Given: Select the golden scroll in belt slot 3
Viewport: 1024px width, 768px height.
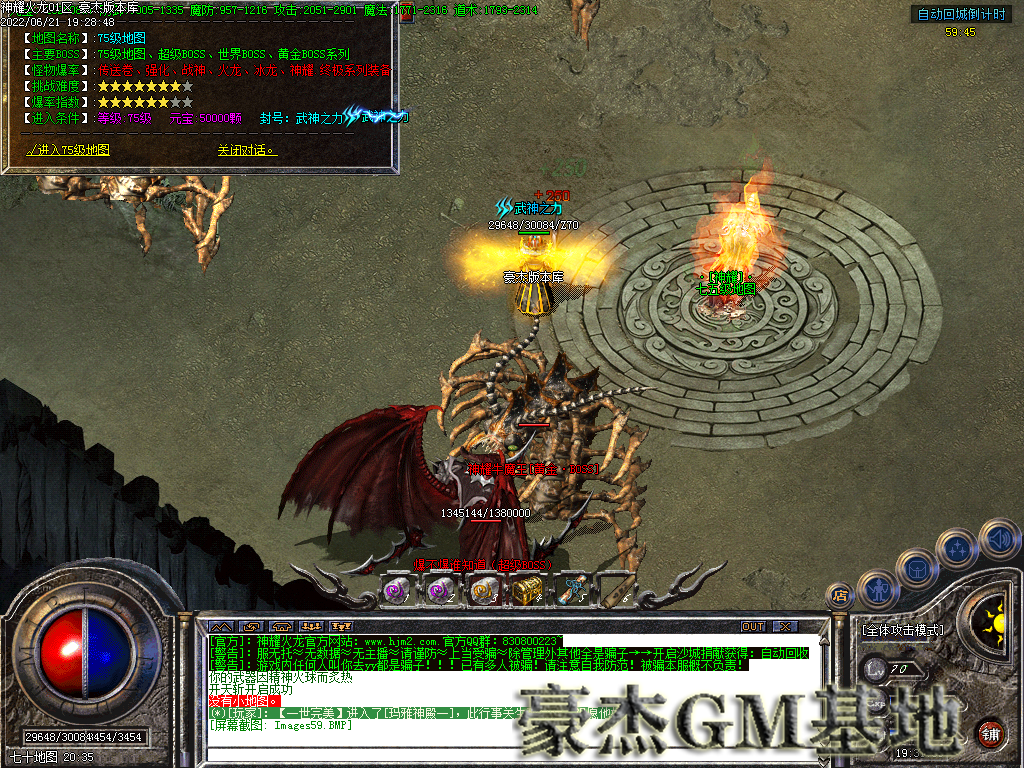Looking at the screenshot, I should pyautogui.click(x=485, y=590).
